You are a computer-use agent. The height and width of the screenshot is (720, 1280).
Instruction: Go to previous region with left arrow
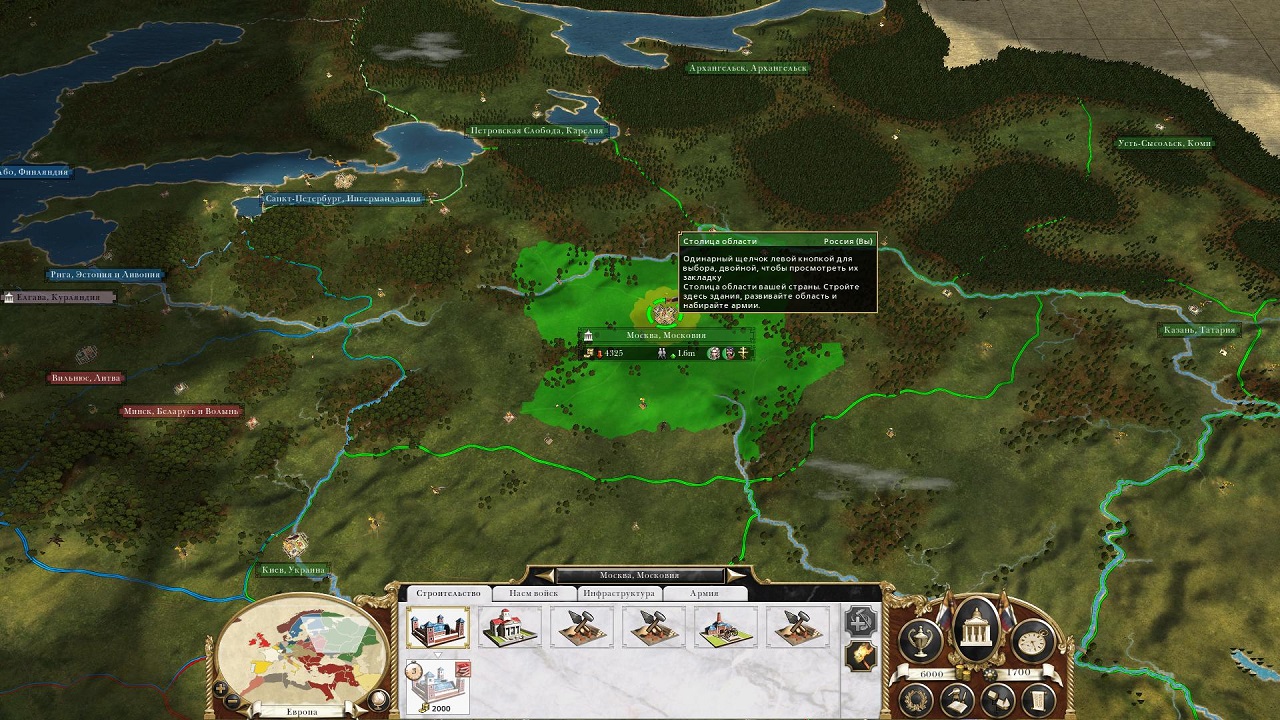[544, 575]
